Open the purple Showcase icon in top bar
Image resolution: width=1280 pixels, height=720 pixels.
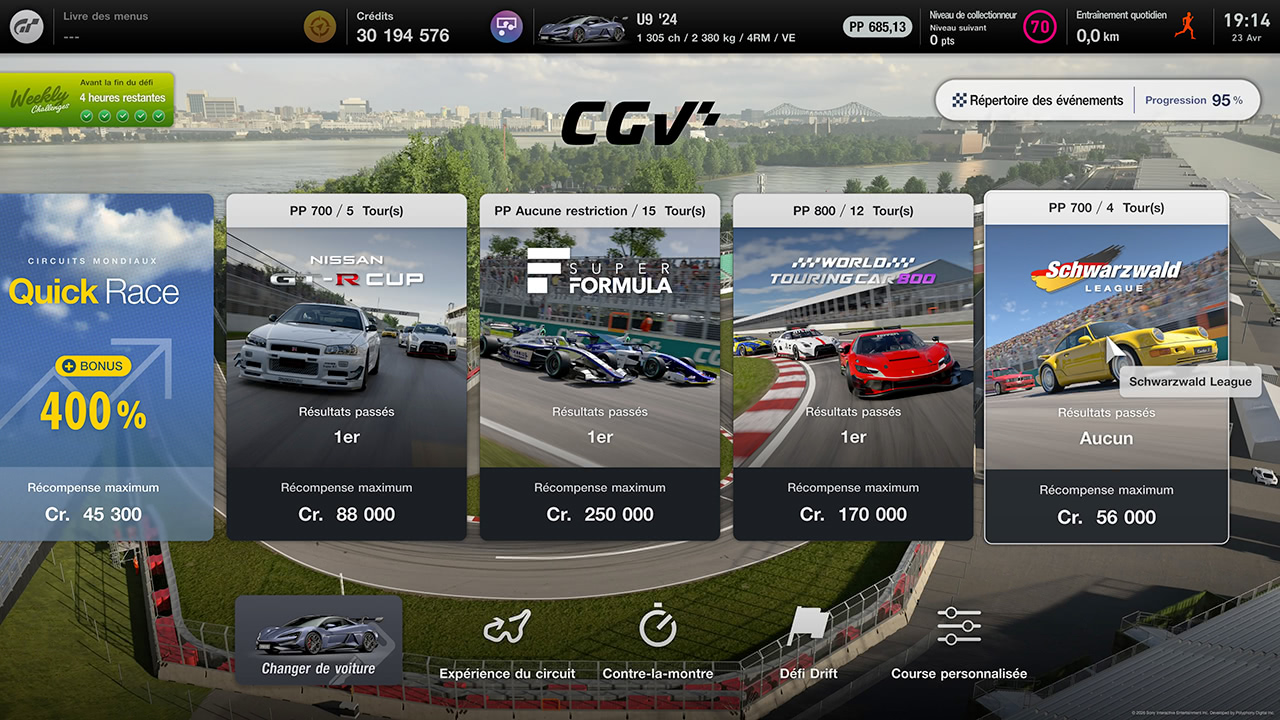point(506,27)
